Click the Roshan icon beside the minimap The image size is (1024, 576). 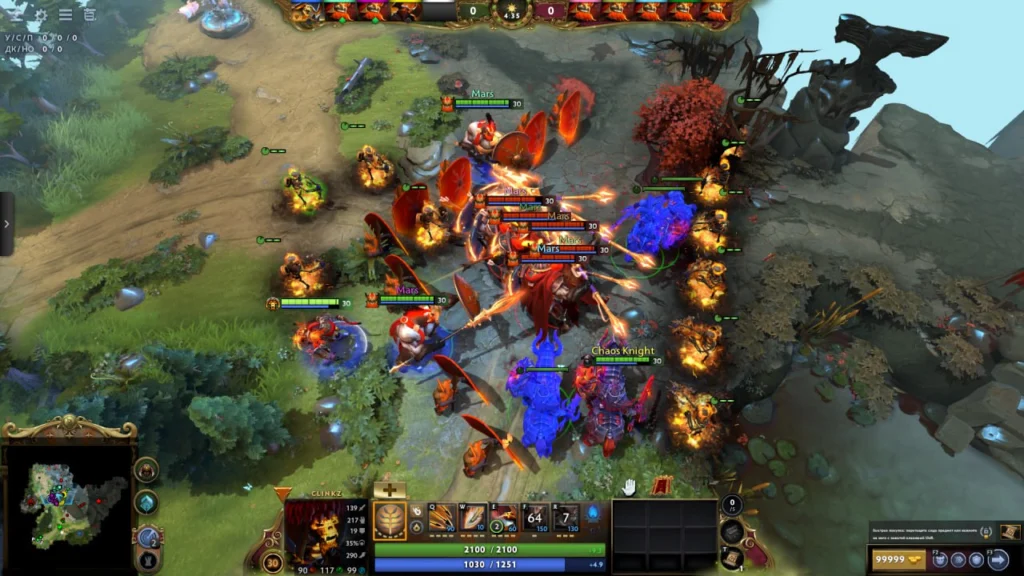click(146, 469)
